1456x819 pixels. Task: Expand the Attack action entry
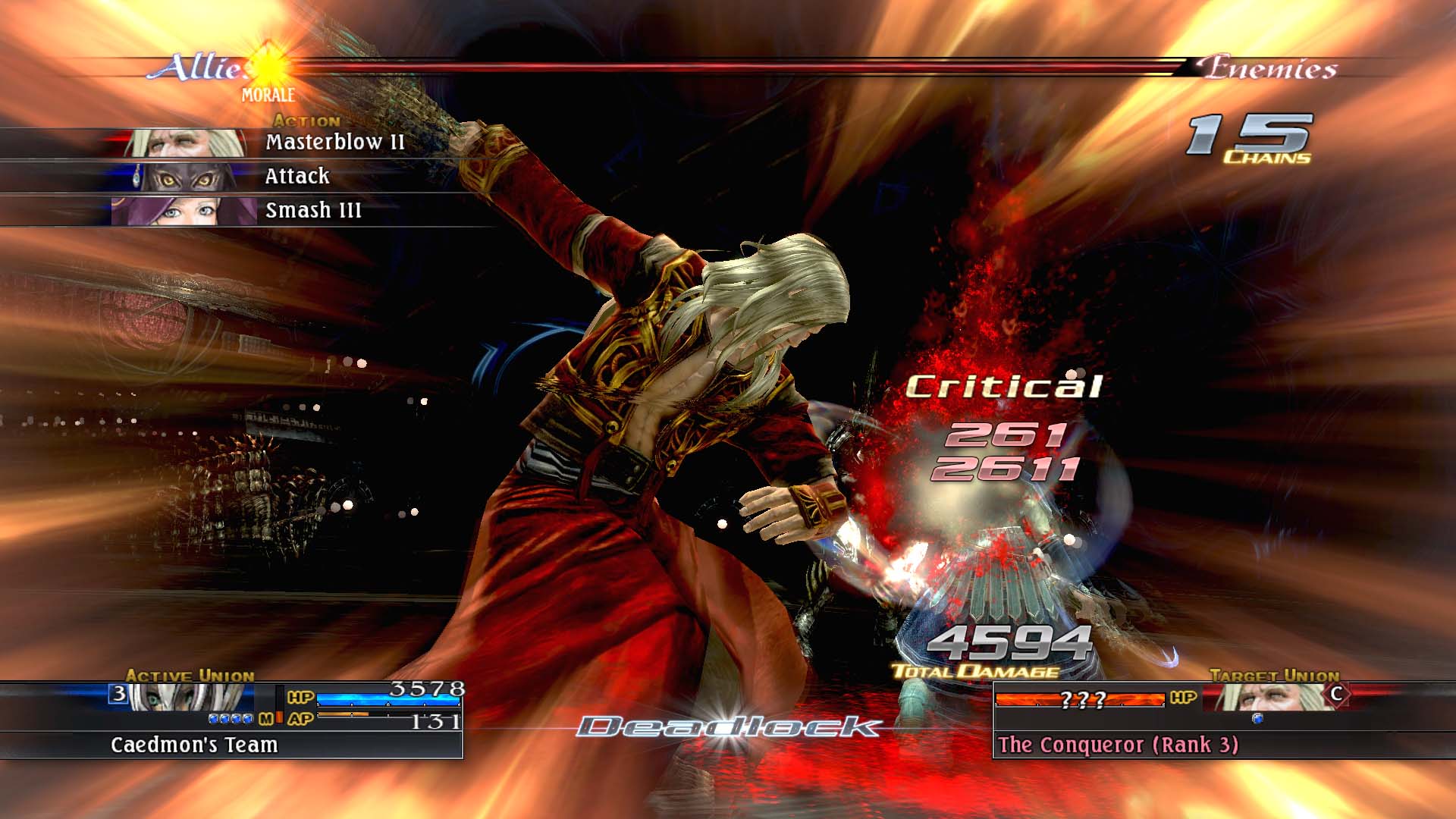[x=296, y=175]
